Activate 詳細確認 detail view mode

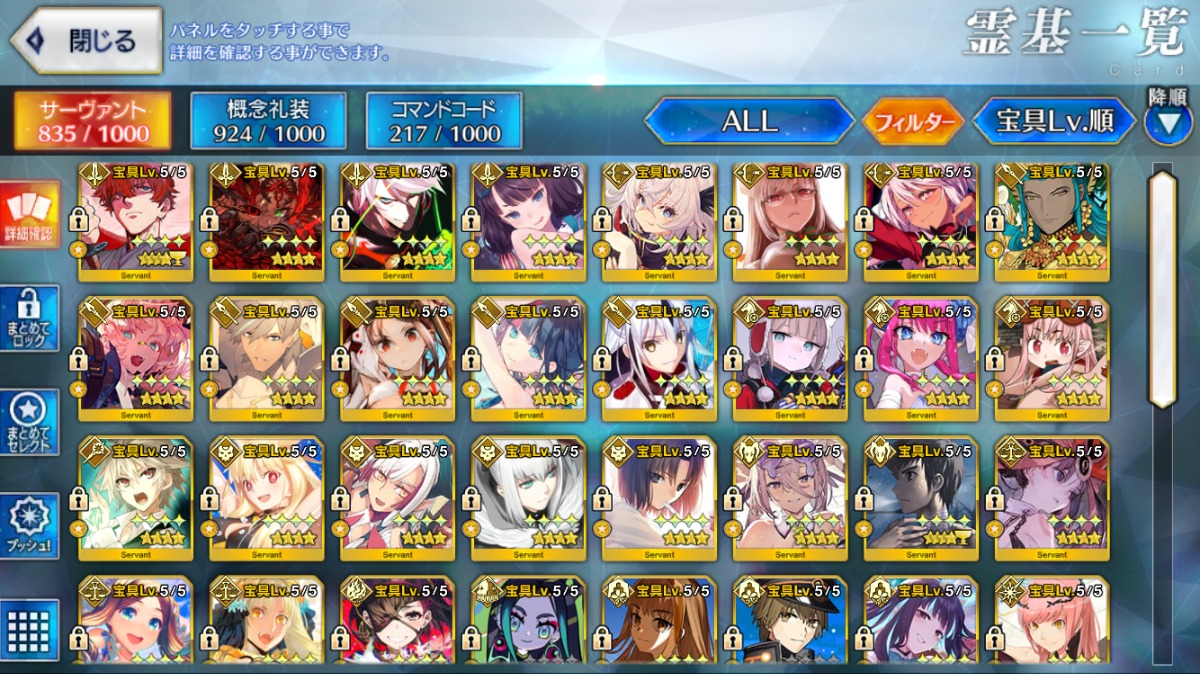pyautogui.click(x=29, y=215)
